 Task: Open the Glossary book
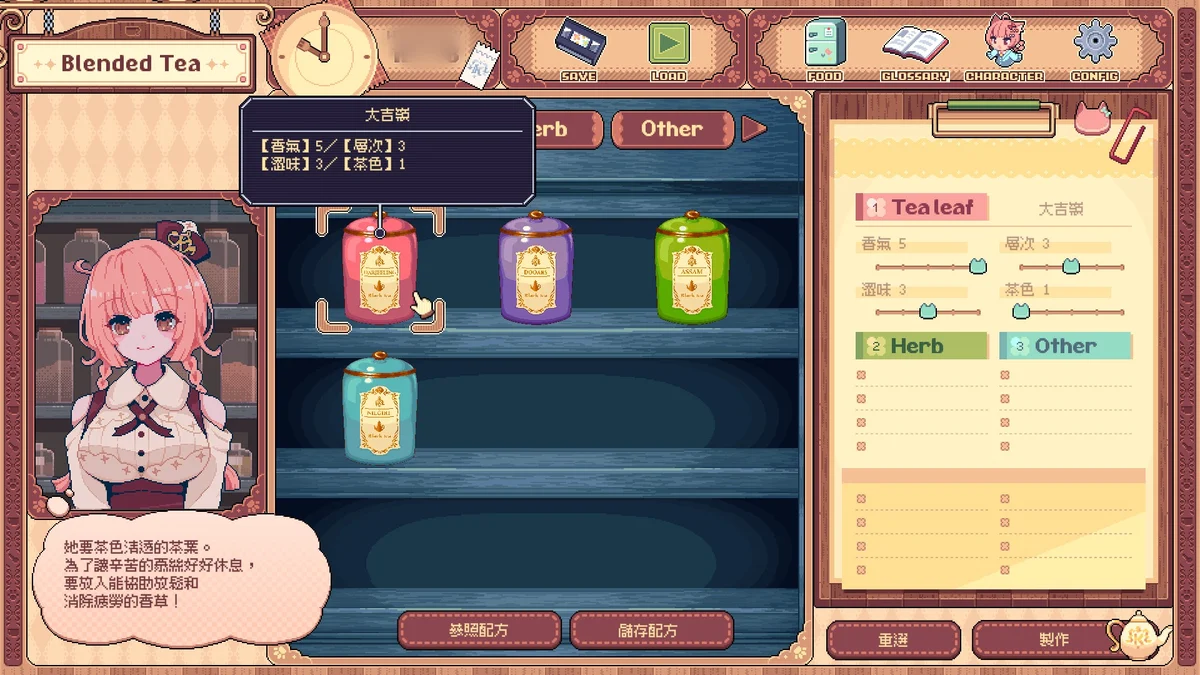914,47
